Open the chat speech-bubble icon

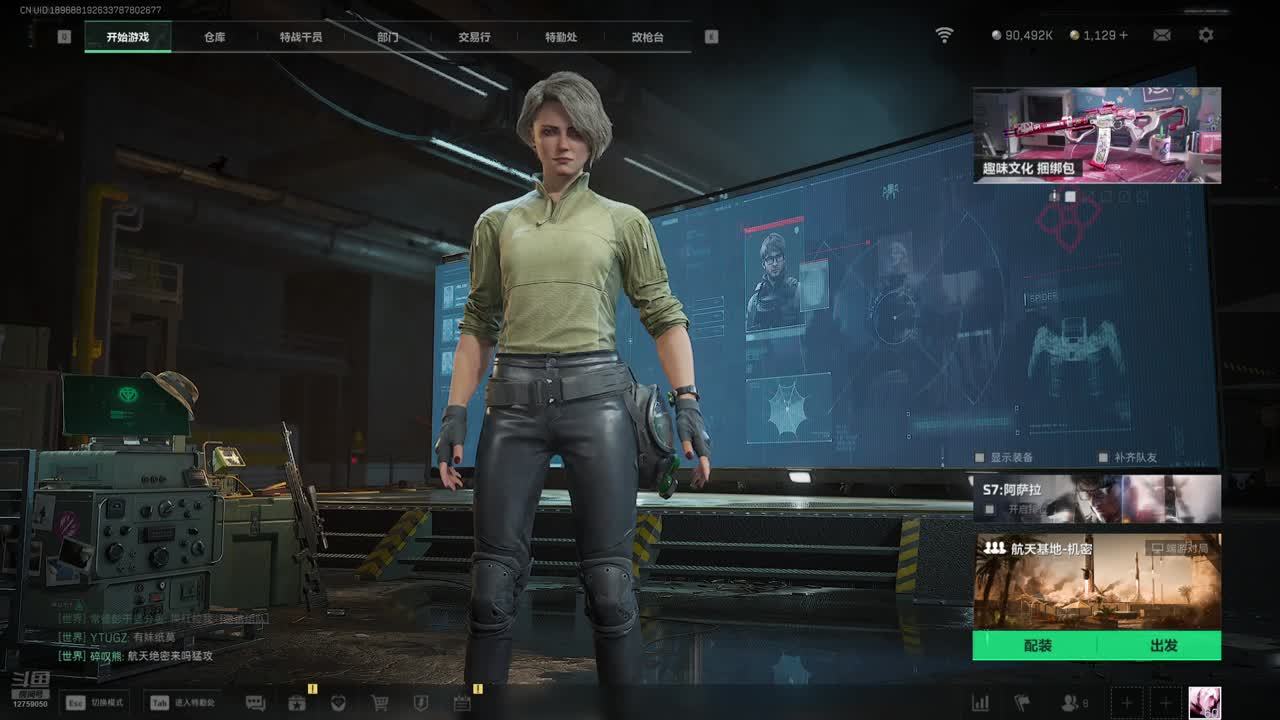(255, 703)
